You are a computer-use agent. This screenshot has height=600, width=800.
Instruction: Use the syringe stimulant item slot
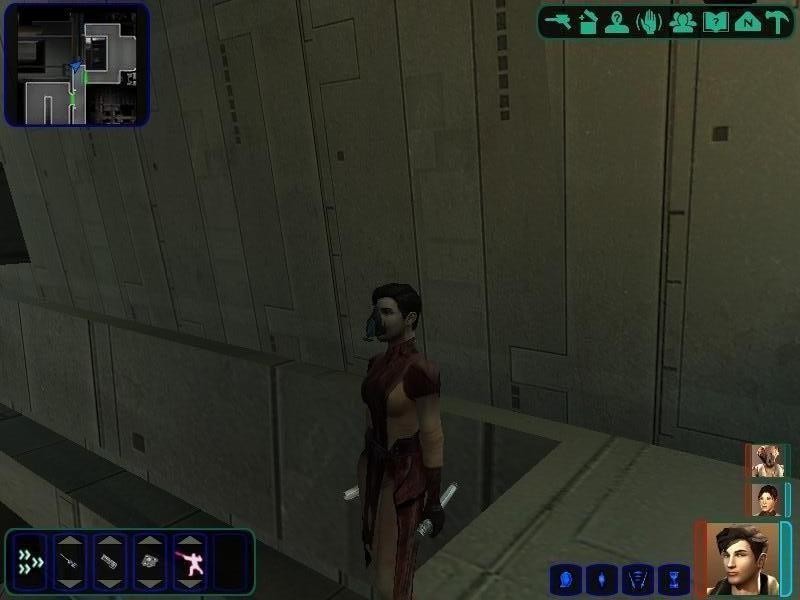click(x=69, y=562)
